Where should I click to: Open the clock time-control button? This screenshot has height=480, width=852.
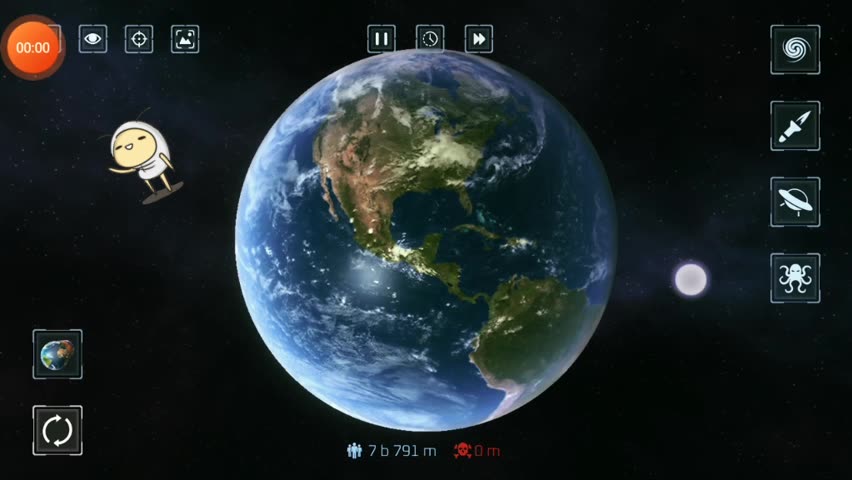pos(430,39)
